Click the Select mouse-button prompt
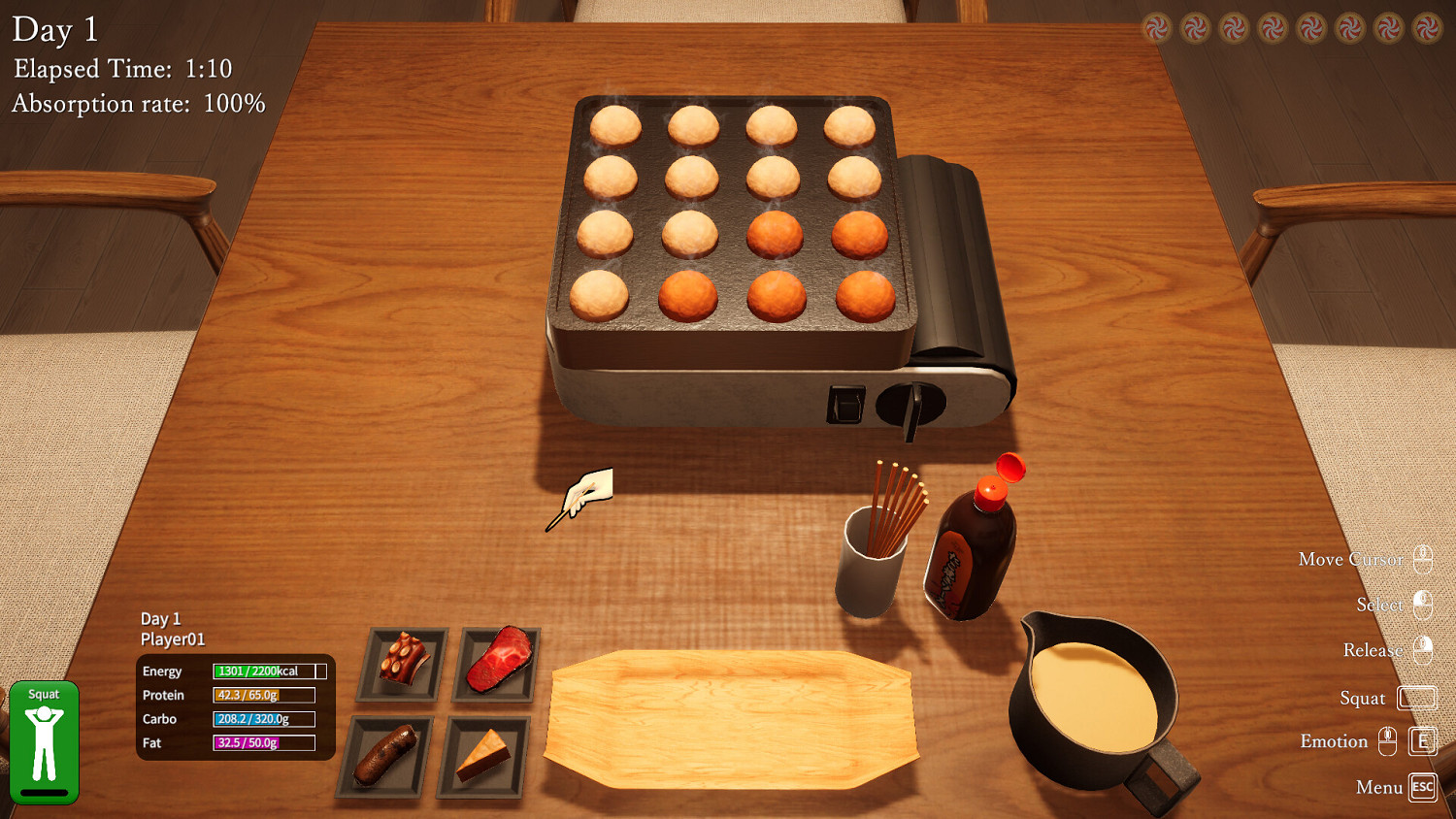Viewport: 1456px width, 819px height. [x=1421, y=605]
